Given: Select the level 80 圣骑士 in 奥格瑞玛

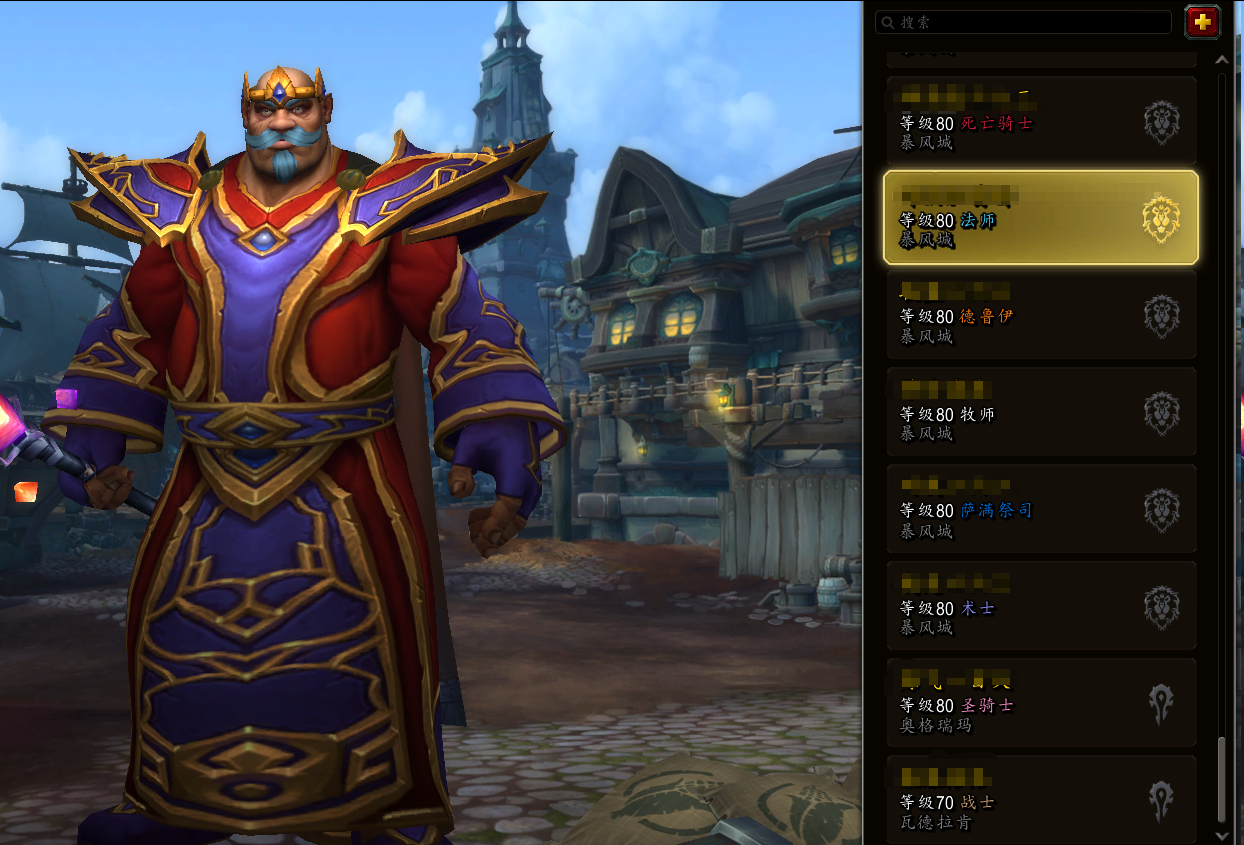Looking at the screenshot, I should pos(1040,703).
